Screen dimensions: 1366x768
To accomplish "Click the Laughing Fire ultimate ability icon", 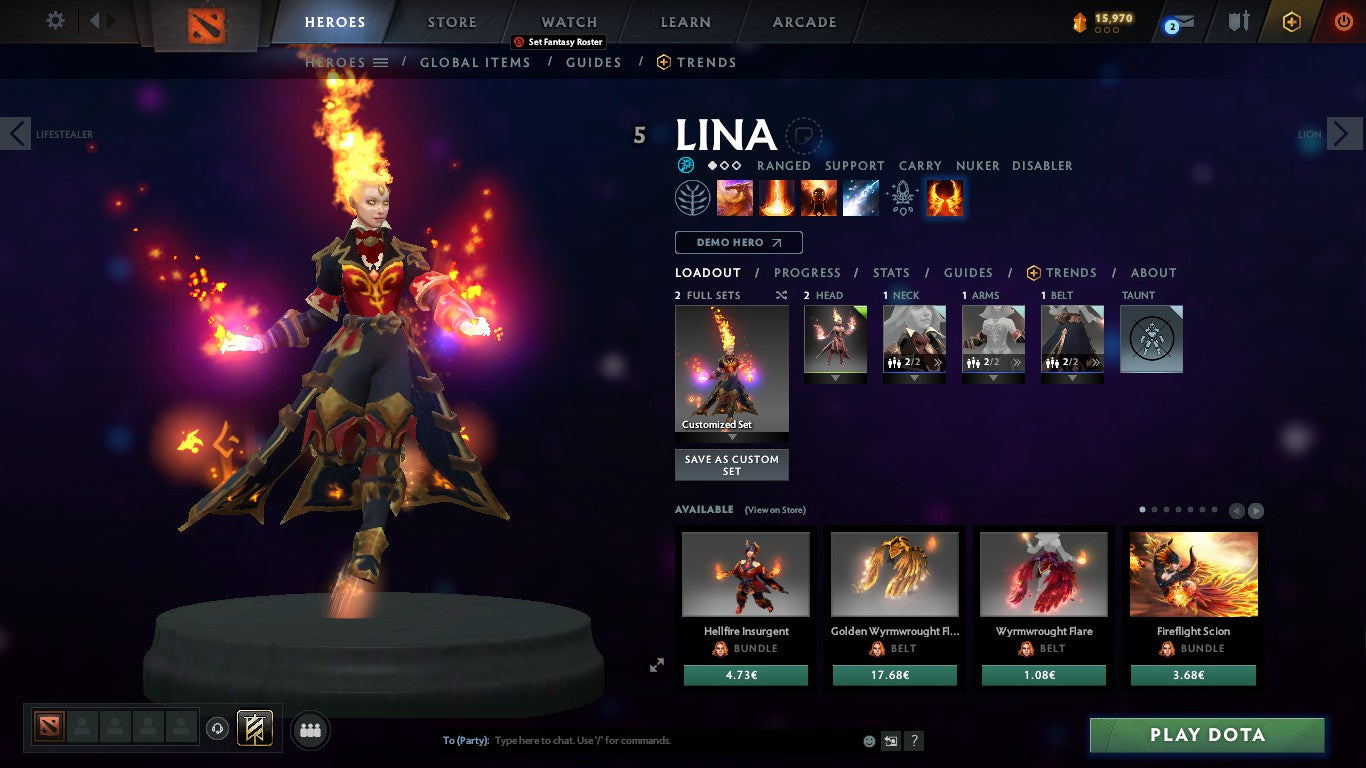I will click(x=944, y=197).
